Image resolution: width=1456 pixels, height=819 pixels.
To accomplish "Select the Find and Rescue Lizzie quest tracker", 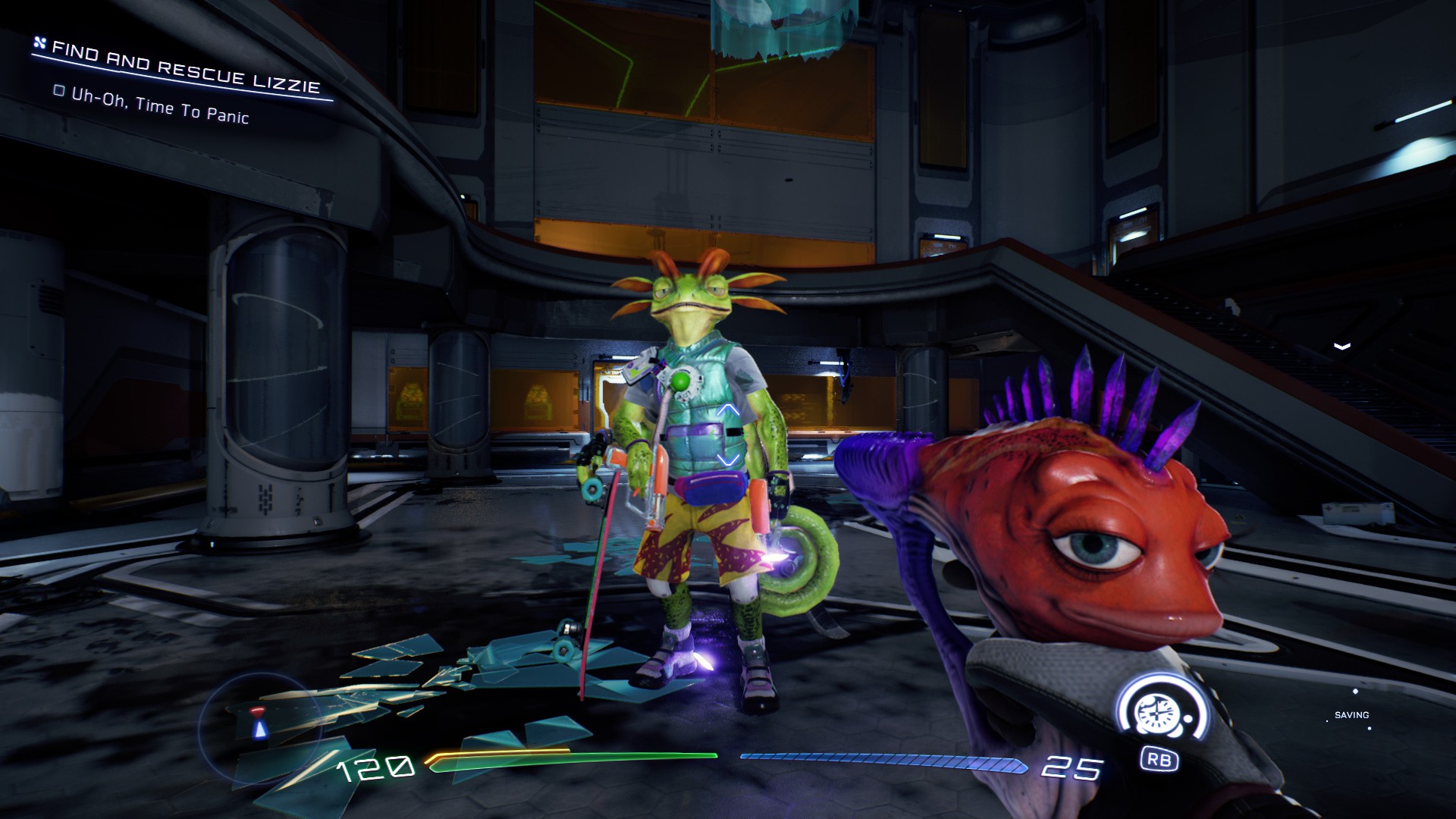I will click(x=185, y=68).
